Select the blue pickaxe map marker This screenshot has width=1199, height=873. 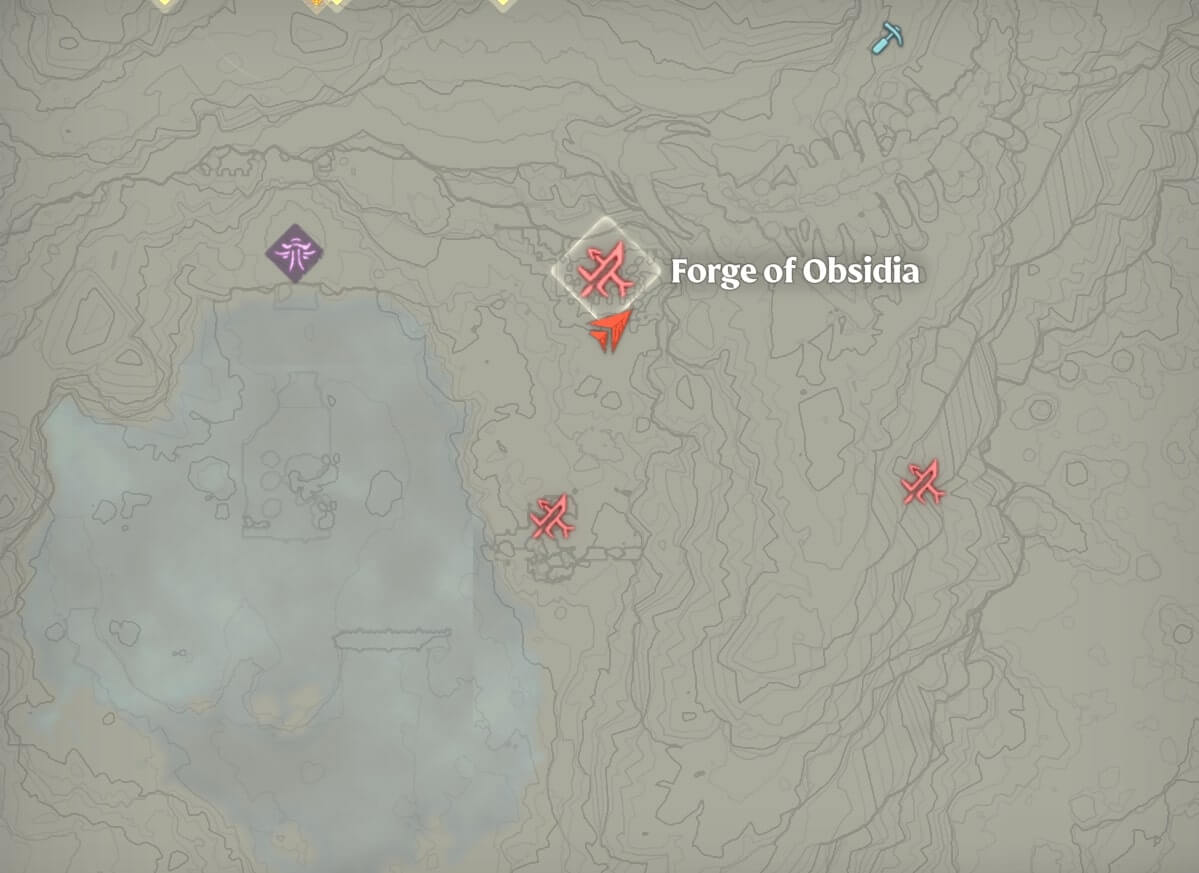886,38
